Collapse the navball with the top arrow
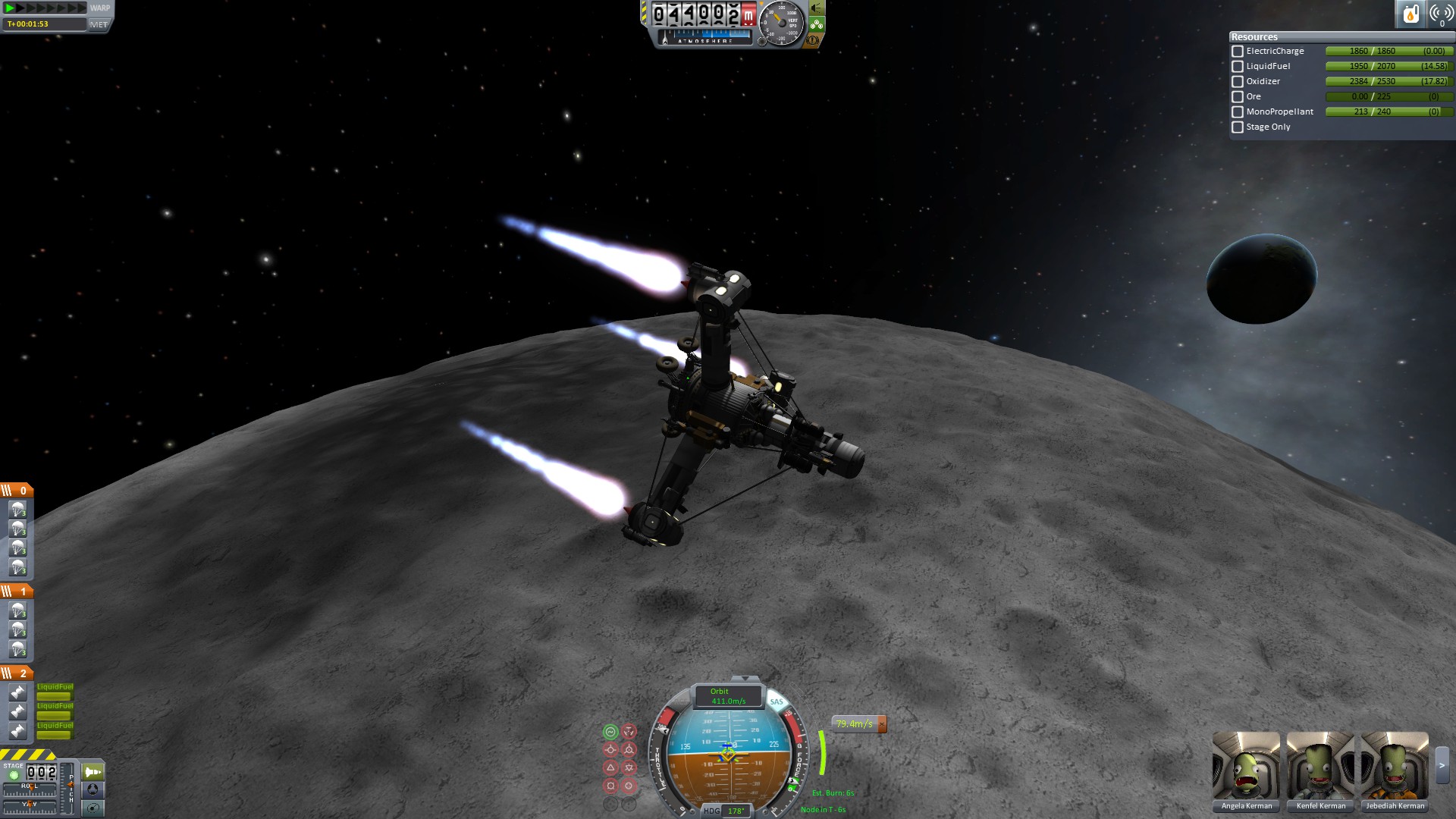This screenshot has width=1456, height=819. click(x=745, y=679)
